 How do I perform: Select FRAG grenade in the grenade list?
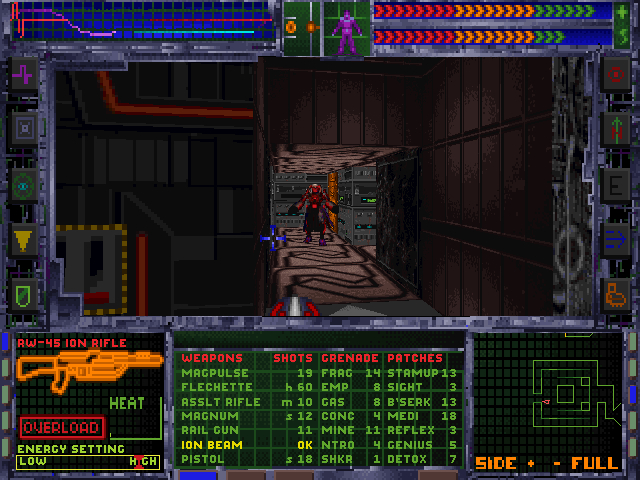tap(339, 373)
